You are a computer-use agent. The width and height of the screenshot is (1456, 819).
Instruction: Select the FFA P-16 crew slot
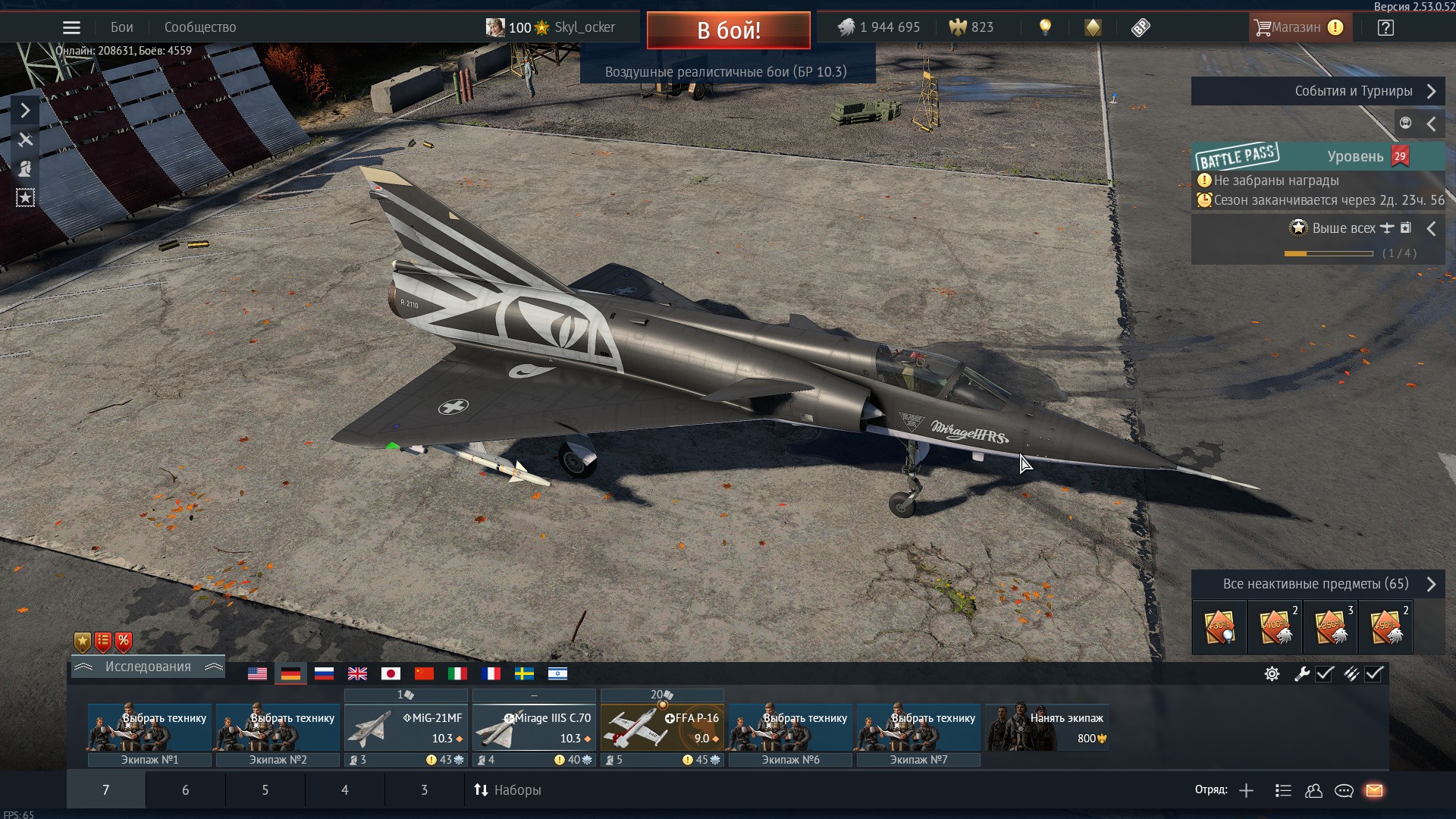pyautogui.click(x=662, y=728)
